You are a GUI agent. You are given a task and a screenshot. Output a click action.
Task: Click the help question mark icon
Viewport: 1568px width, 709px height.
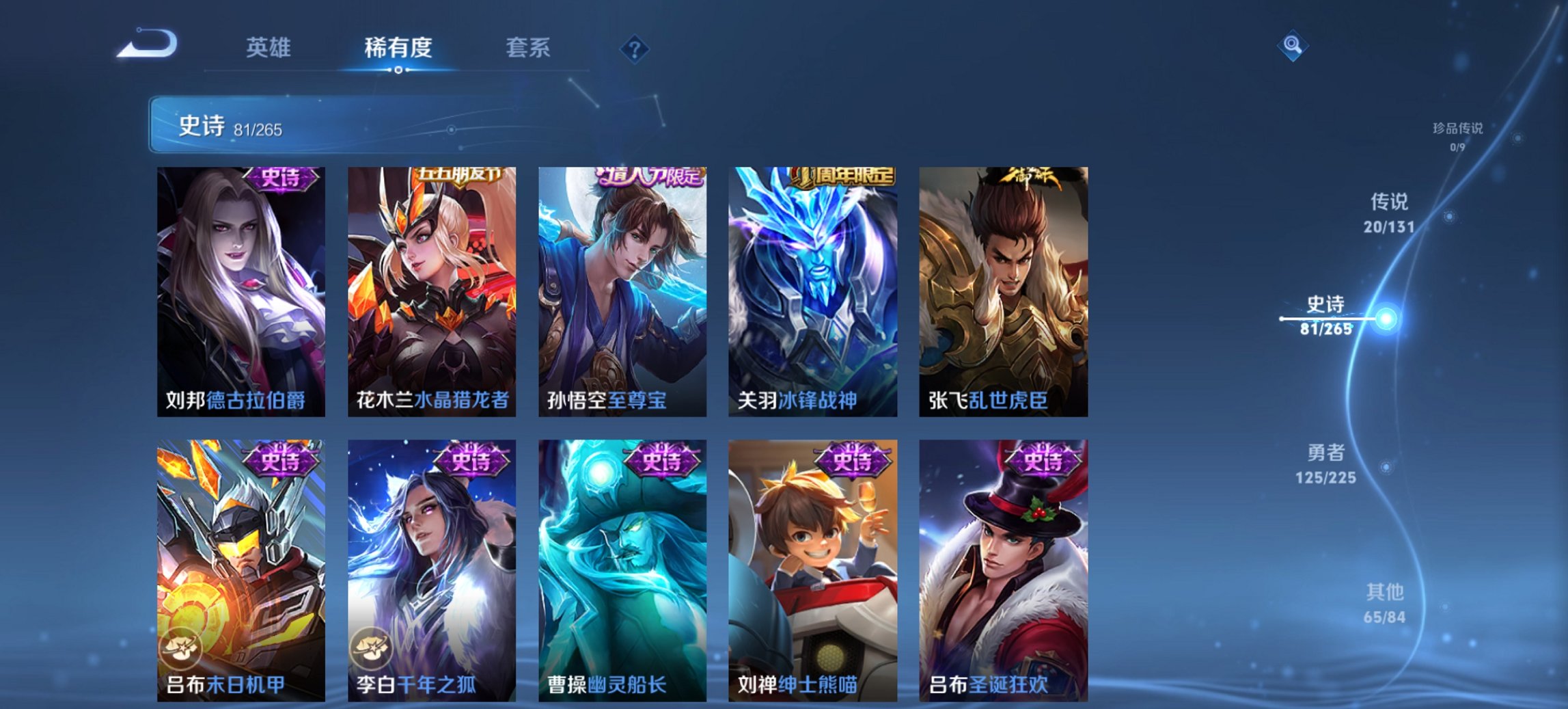pyautogui.click(x=634, y=47)
